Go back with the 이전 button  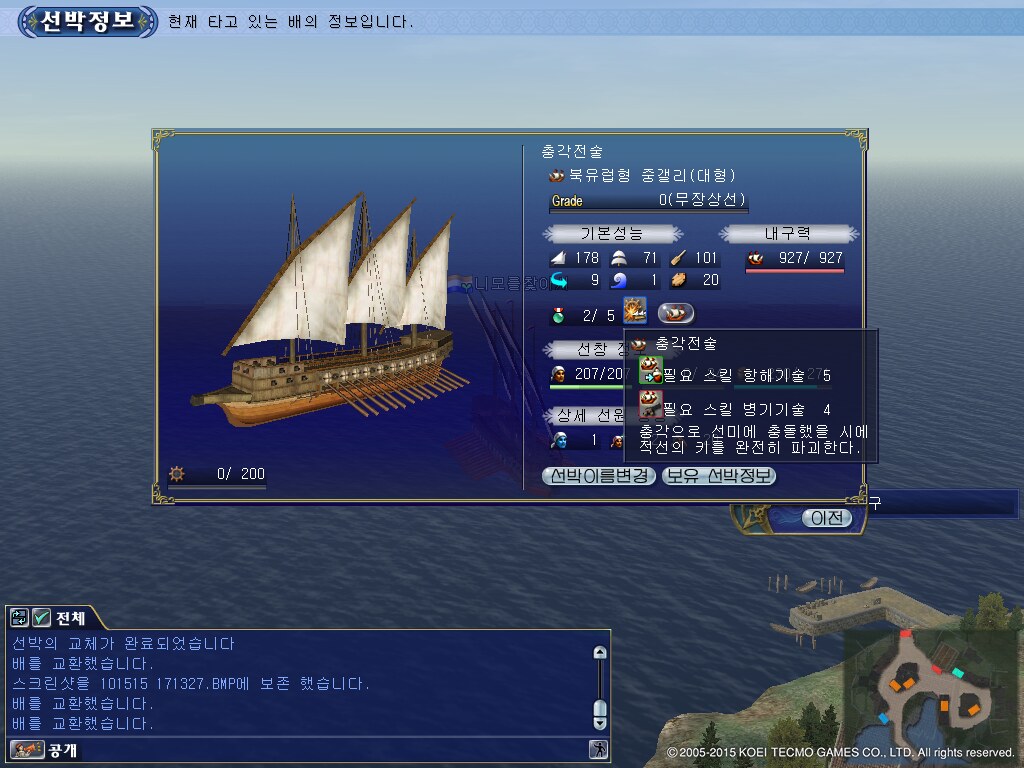(x=826, y=517)
